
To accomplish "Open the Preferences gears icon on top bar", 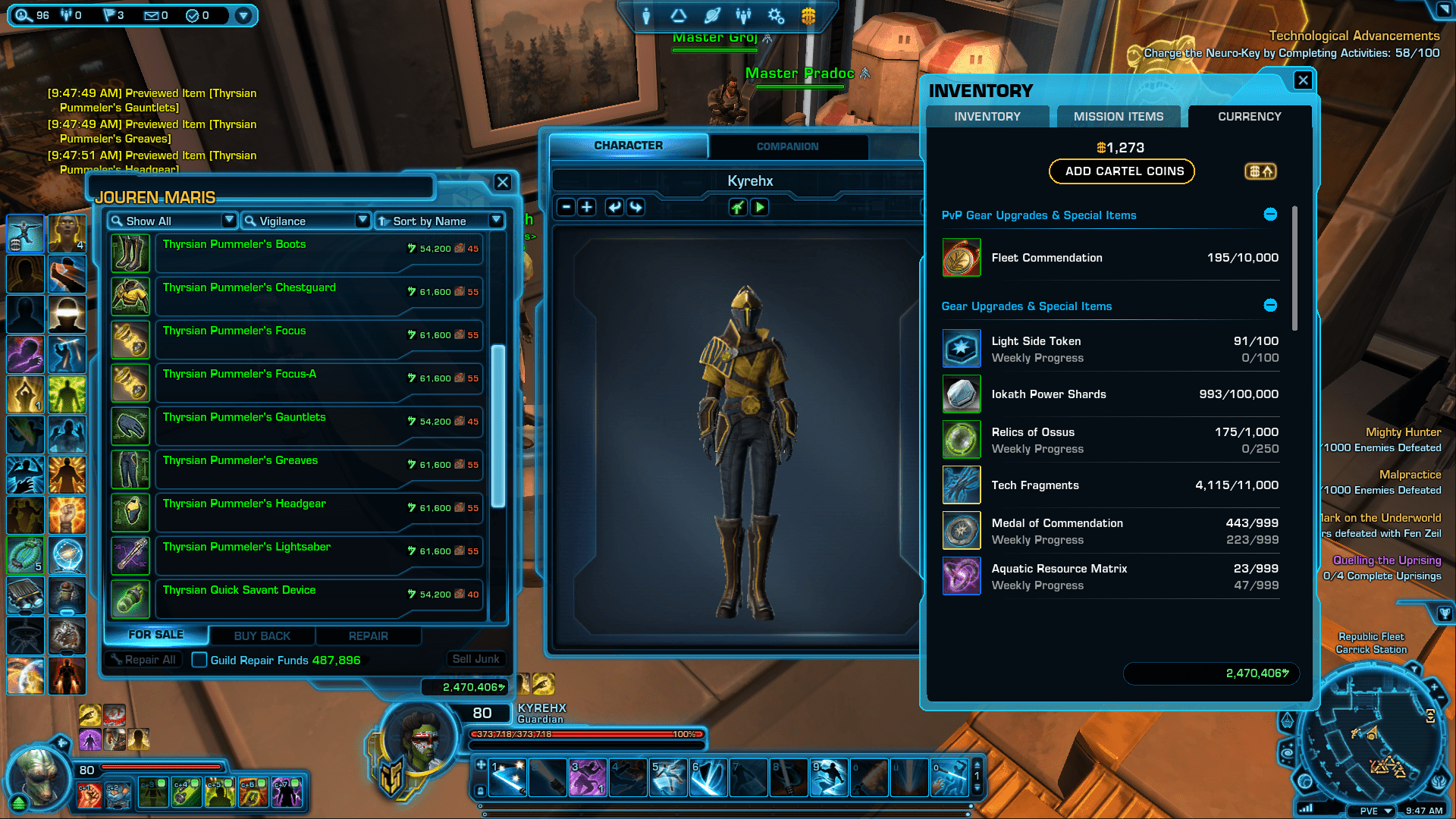I will point(775,16).
